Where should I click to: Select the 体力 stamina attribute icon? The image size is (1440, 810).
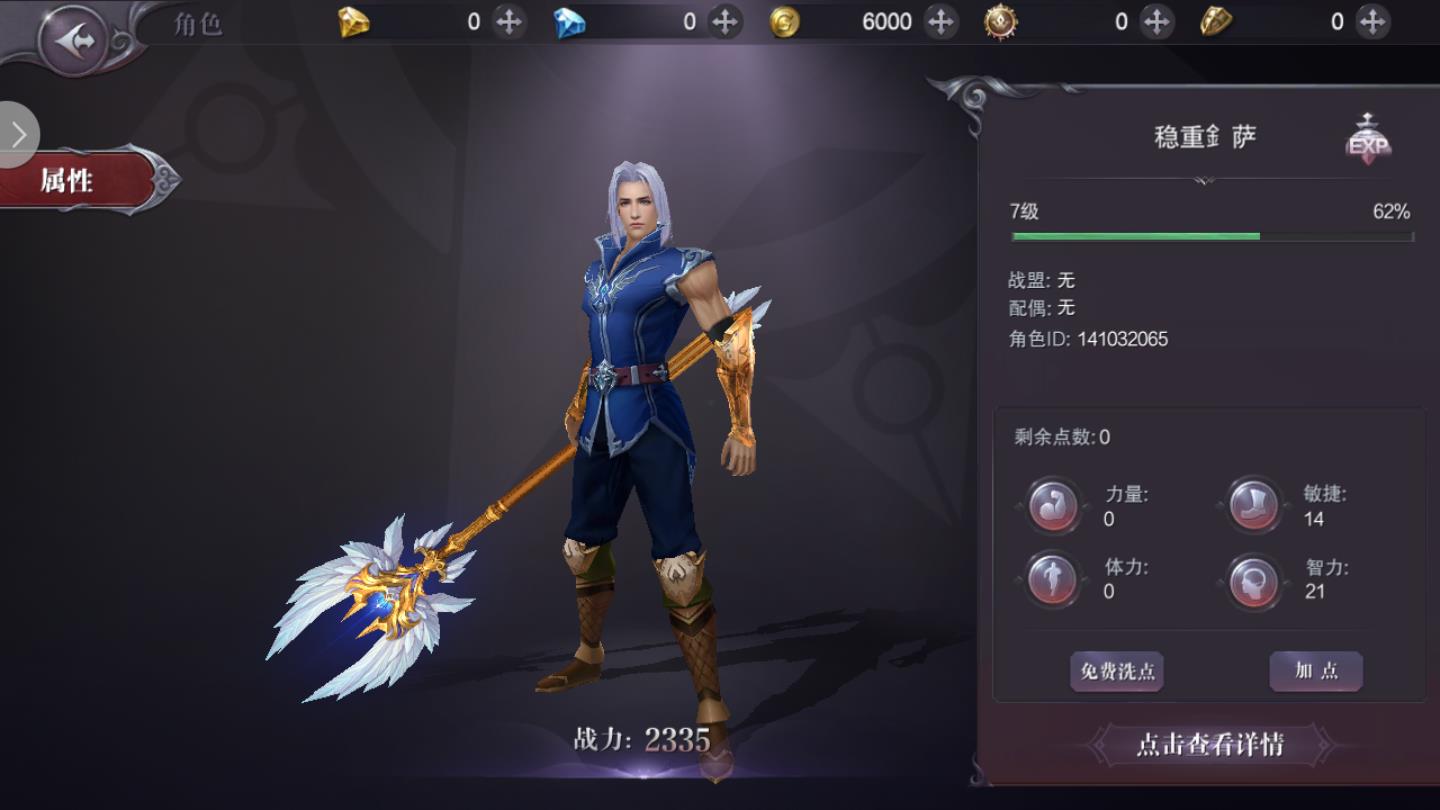(x=1054, y=579)
